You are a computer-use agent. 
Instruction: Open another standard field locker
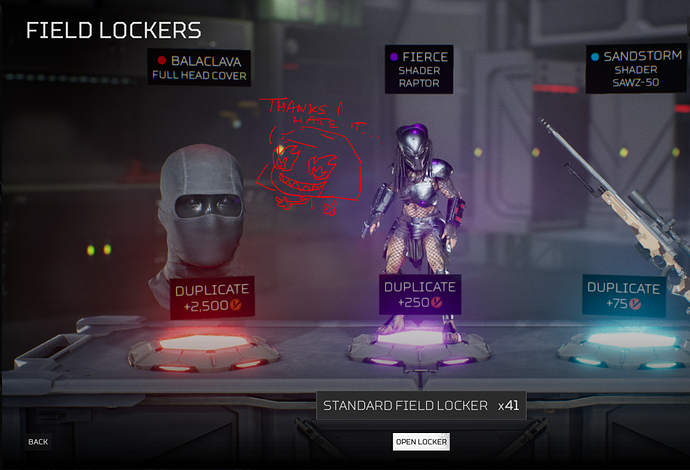click(421, 442)
